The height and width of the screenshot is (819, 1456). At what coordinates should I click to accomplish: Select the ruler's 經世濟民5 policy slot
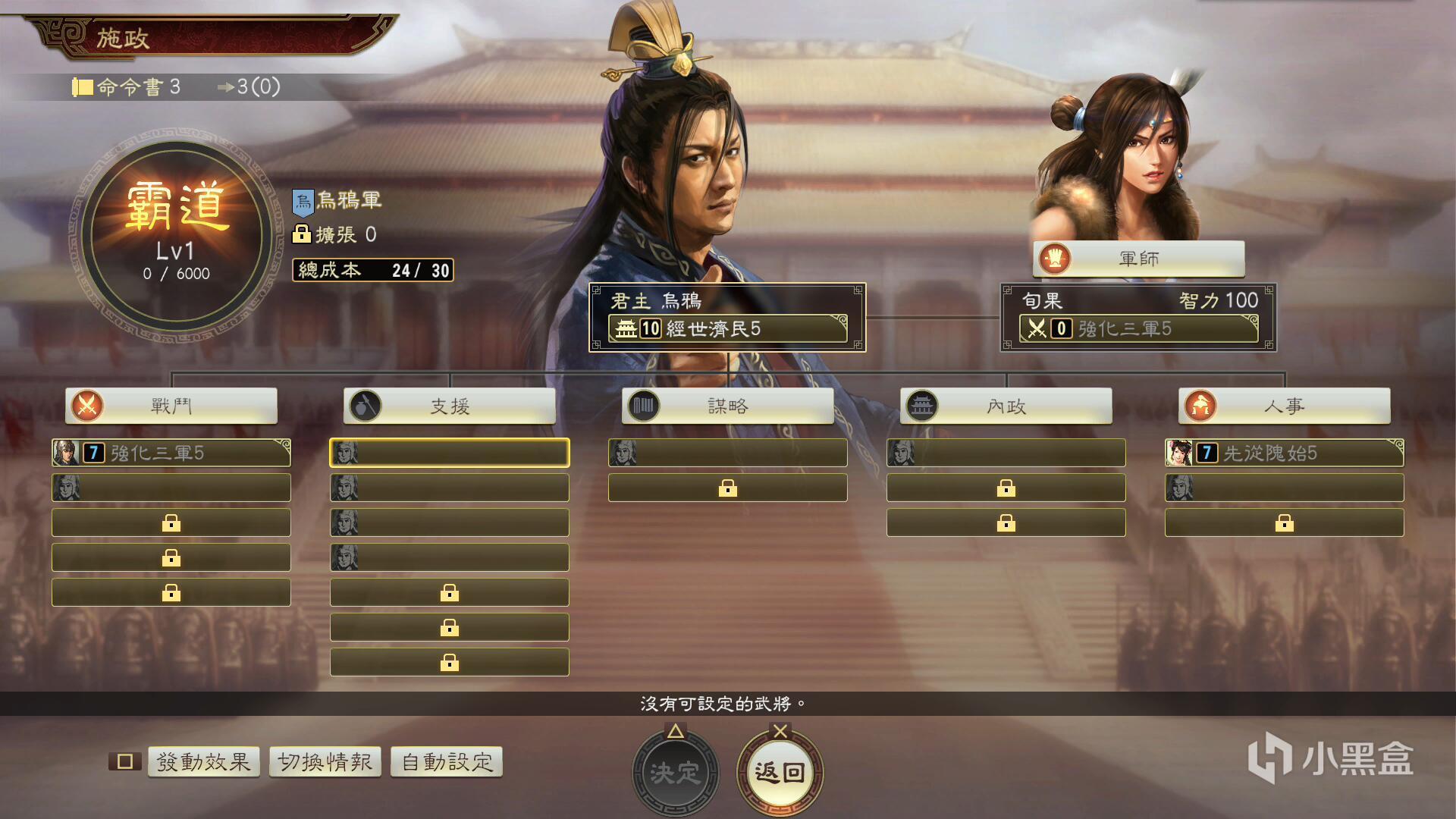pyautogui.click(x=727, y=328)
